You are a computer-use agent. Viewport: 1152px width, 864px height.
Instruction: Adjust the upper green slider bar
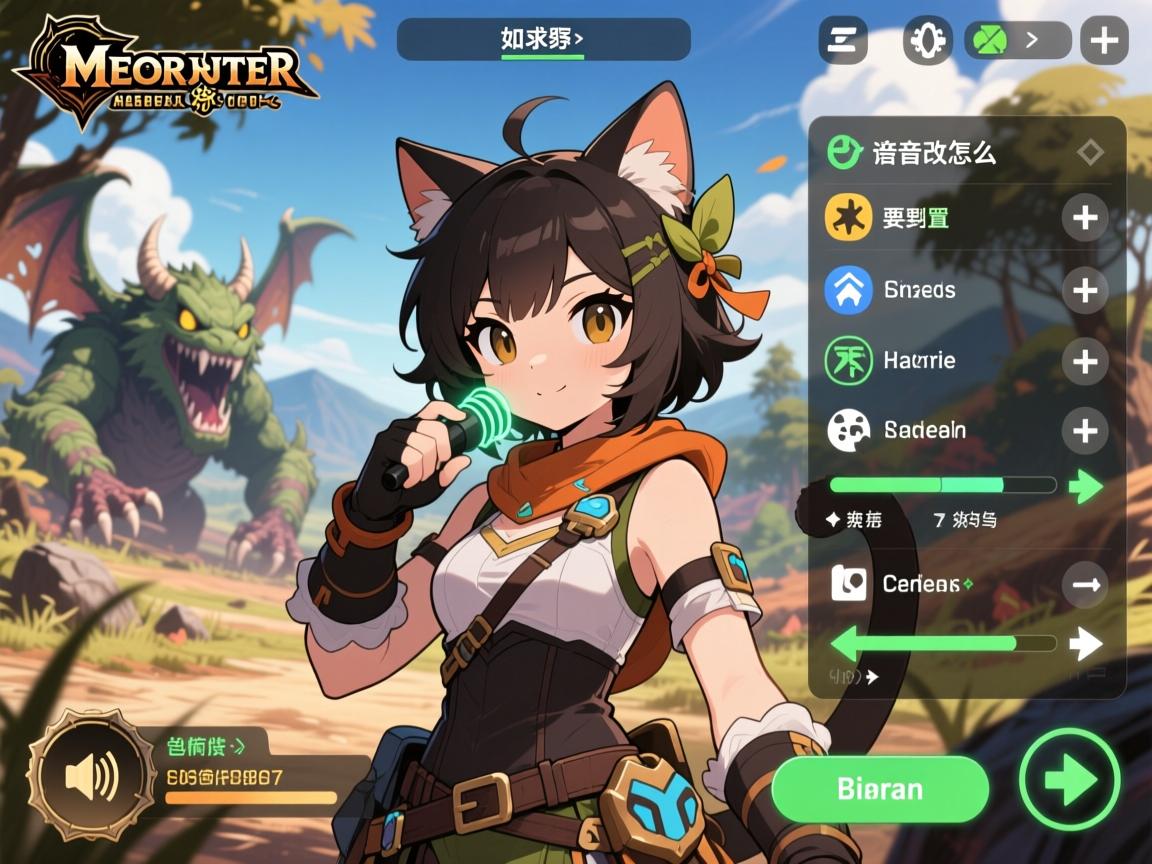pyautogui.click(x=942, y=485)
